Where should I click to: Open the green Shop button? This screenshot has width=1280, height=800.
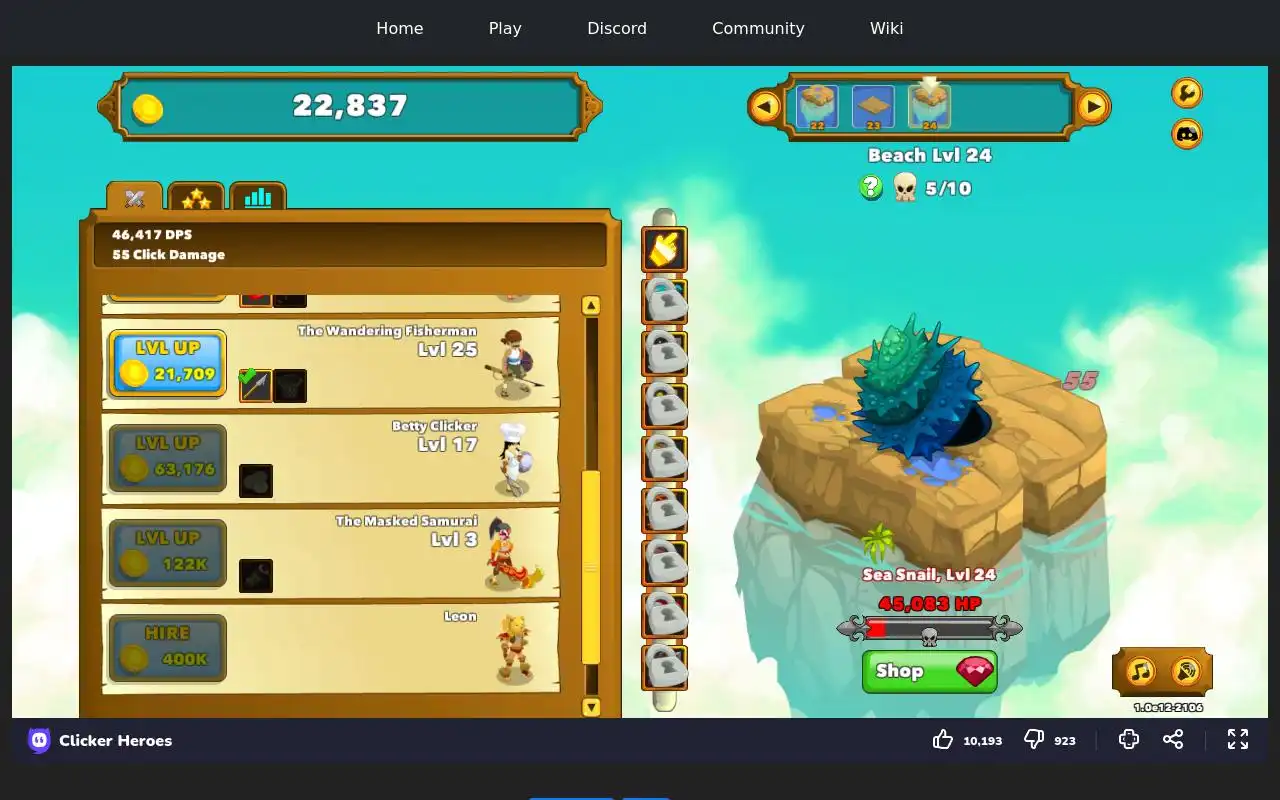[929, 671]
